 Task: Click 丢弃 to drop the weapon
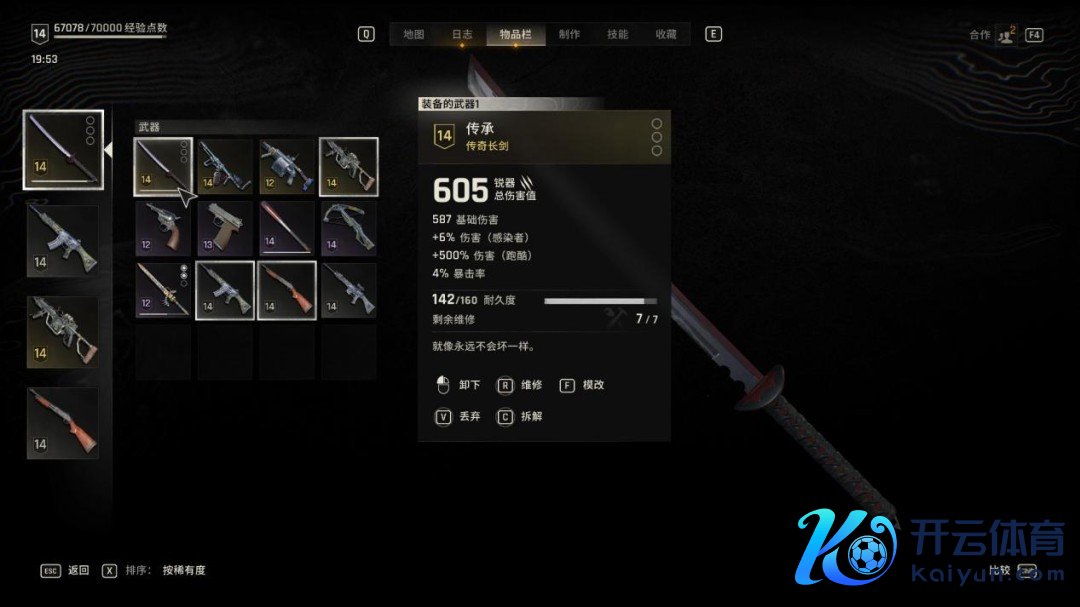pos(460,417)
